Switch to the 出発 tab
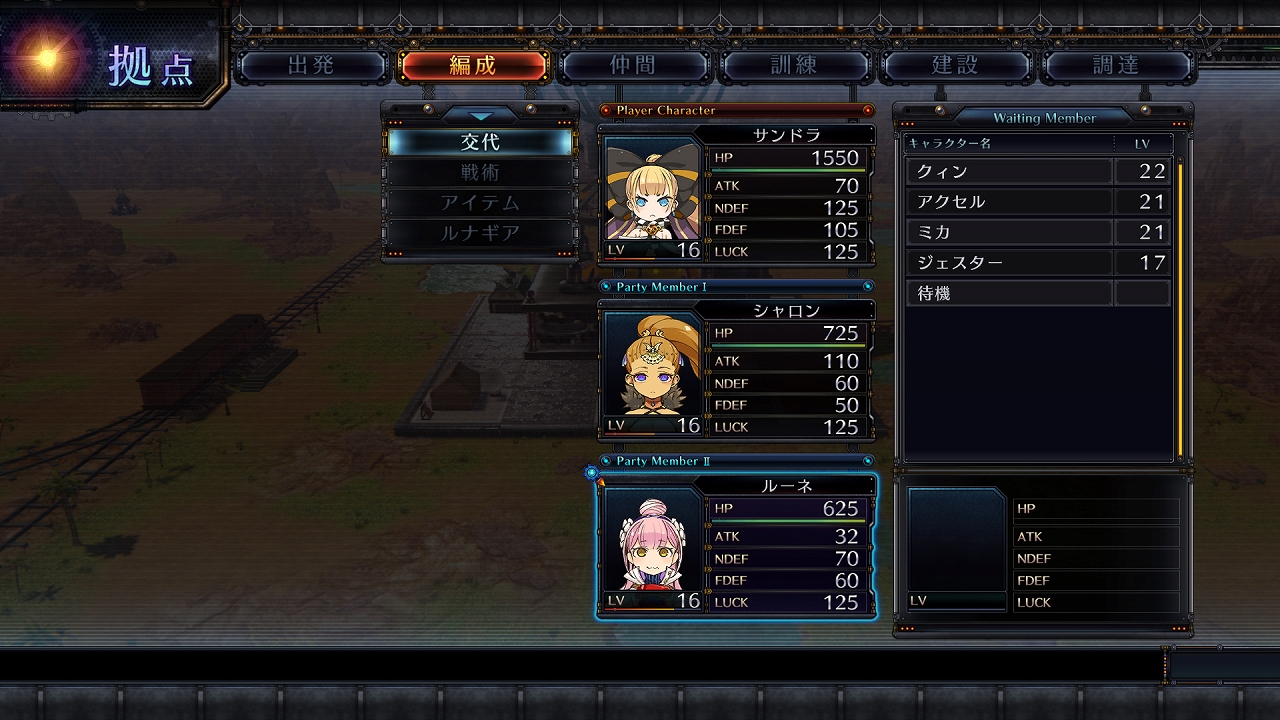This screenshot has height=720, width=1280. pos(311,66)
